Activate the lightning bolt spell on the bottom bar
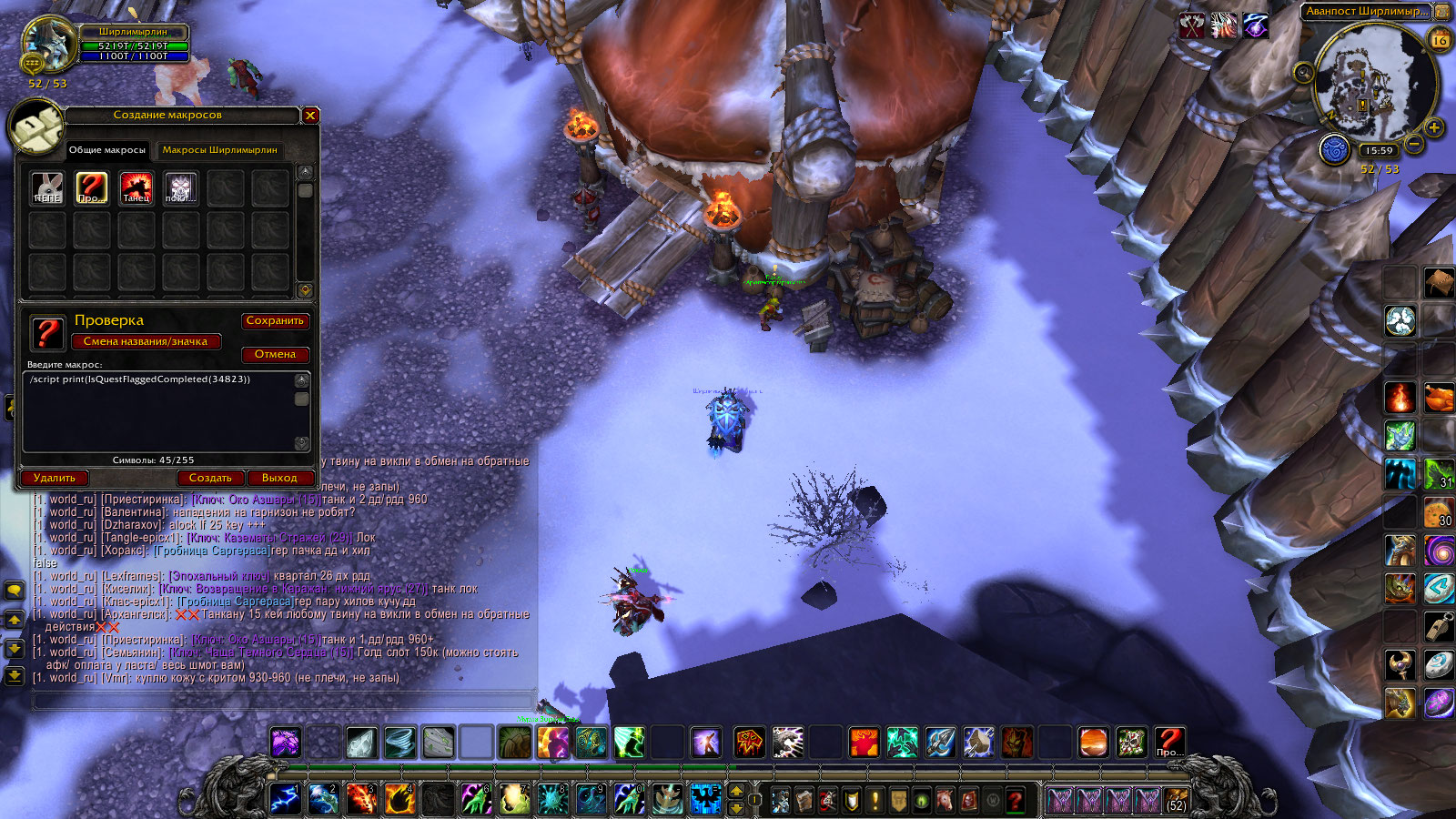Viewport: 1456px width, 819px height. coord(285,799)
